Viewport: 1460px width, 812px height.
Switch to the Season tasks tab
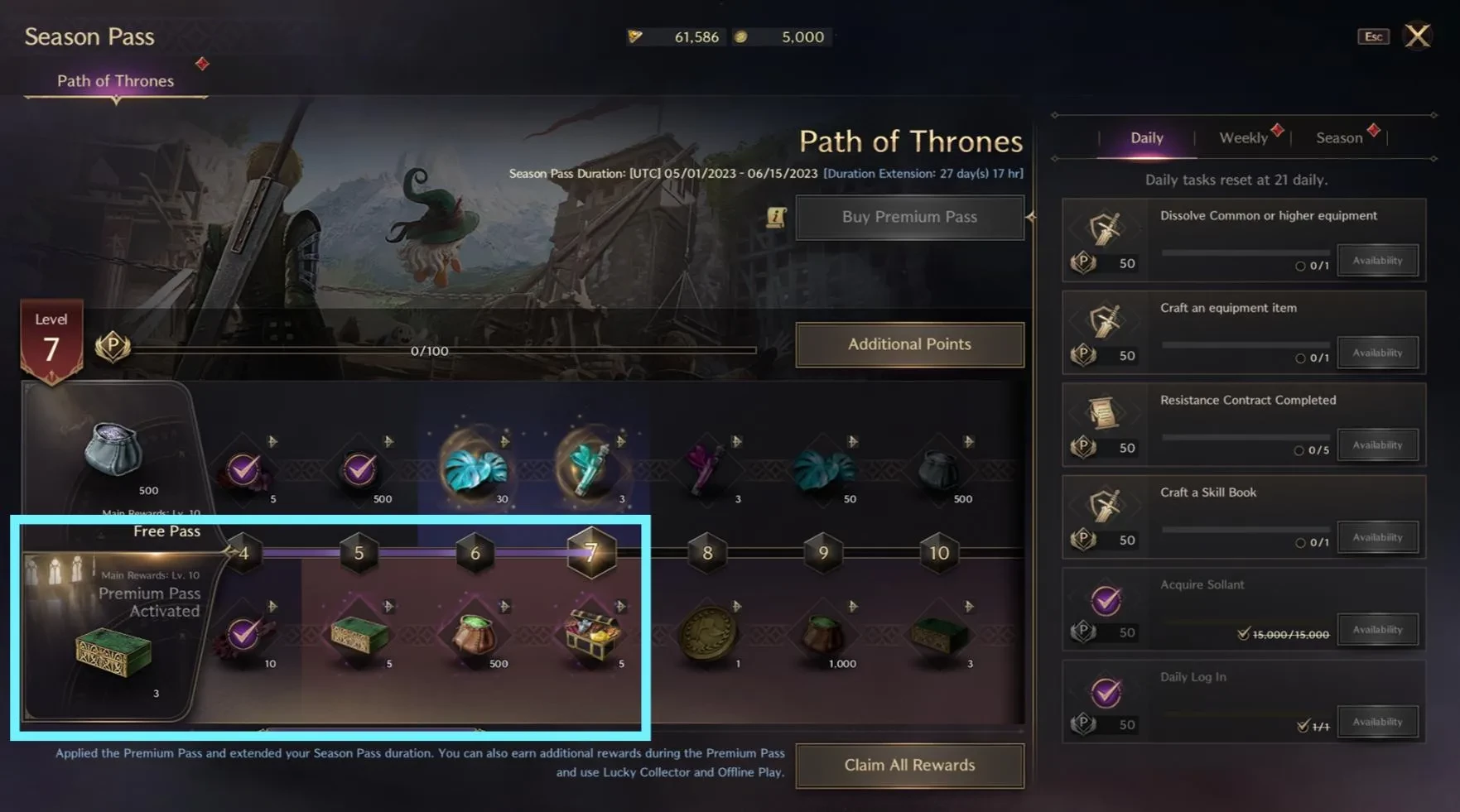1339,138
